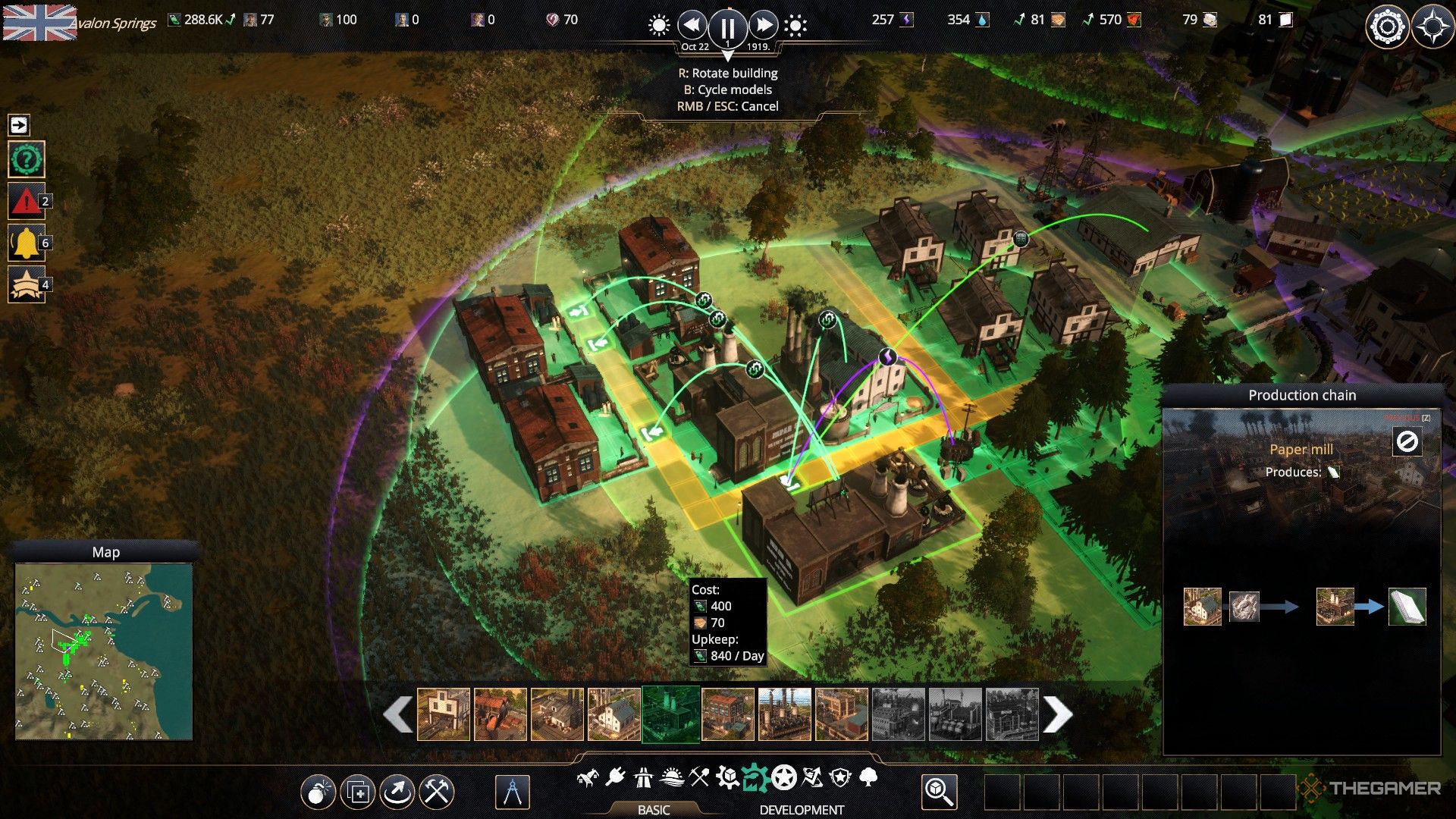Click the compass icon in the top corner
The width and height of the screenshot is (1456, 819).
pos(1432,27)
